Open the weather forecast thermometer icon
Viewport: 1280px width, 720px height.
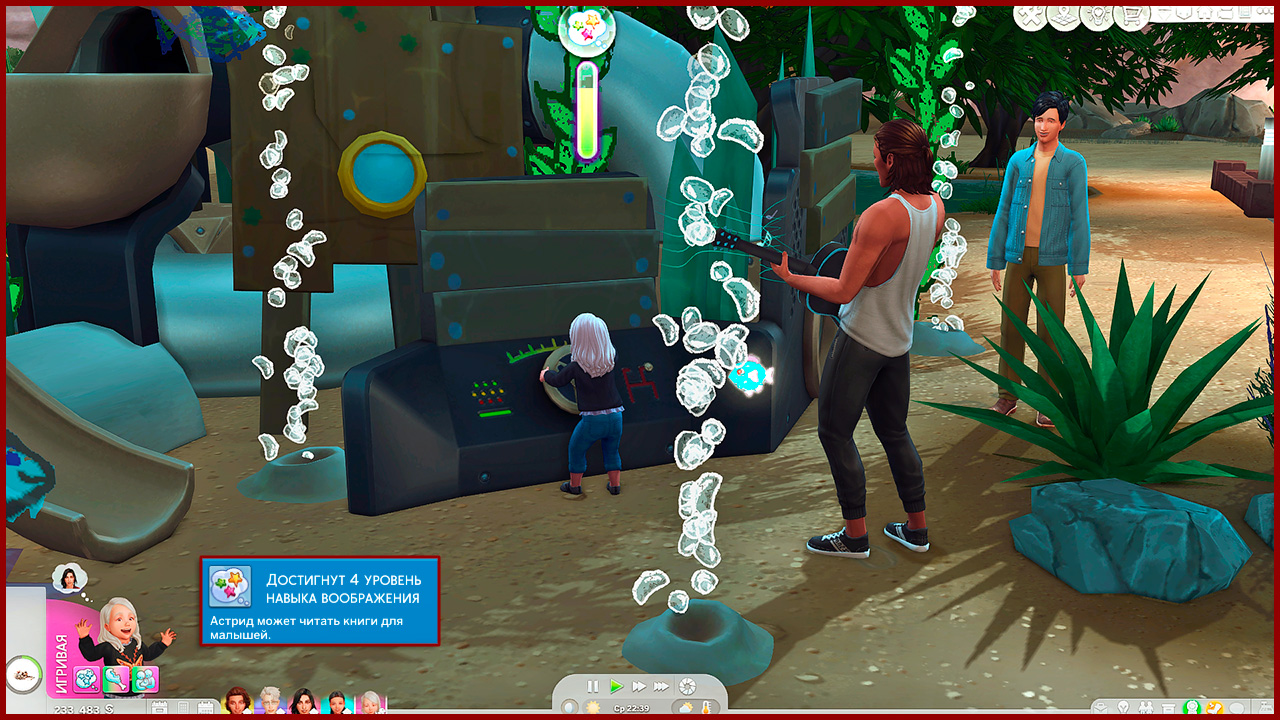coord(707,709)
